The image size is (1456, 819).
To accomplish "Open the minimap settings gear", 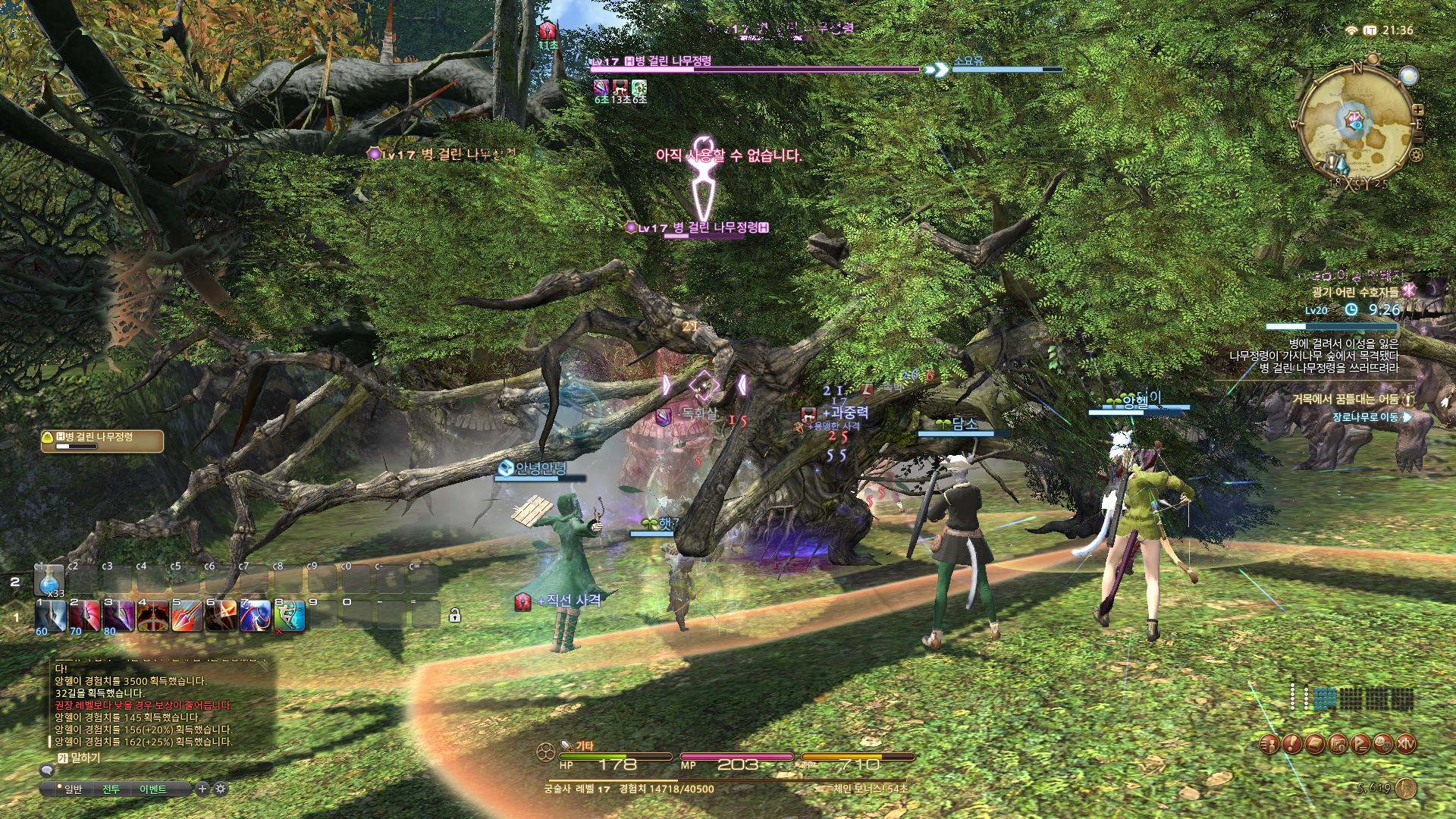I will point(1415,155).
